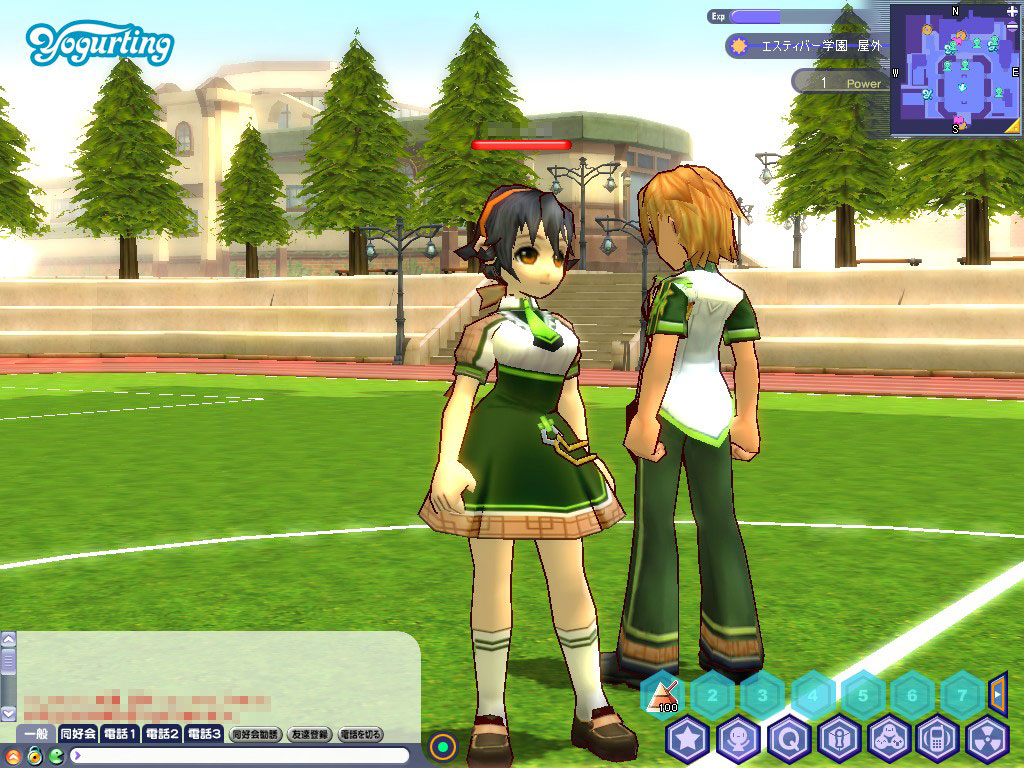Image resolution: width=1024 pixels, height=768 pixels.
Task: Click the 友達登録 friend register button
Action: 310,734
